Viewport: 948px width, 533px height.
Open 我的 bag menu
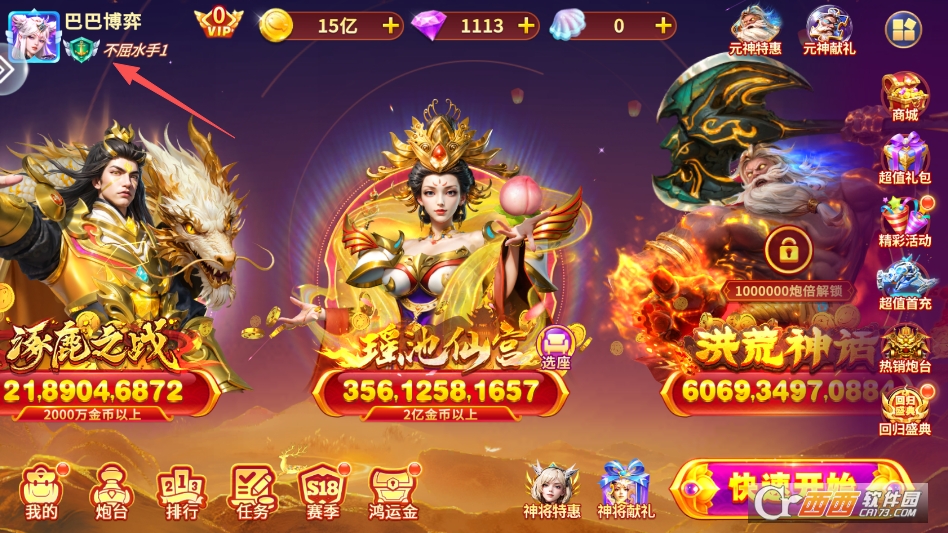pyautogui.click(x=42, y=492)
